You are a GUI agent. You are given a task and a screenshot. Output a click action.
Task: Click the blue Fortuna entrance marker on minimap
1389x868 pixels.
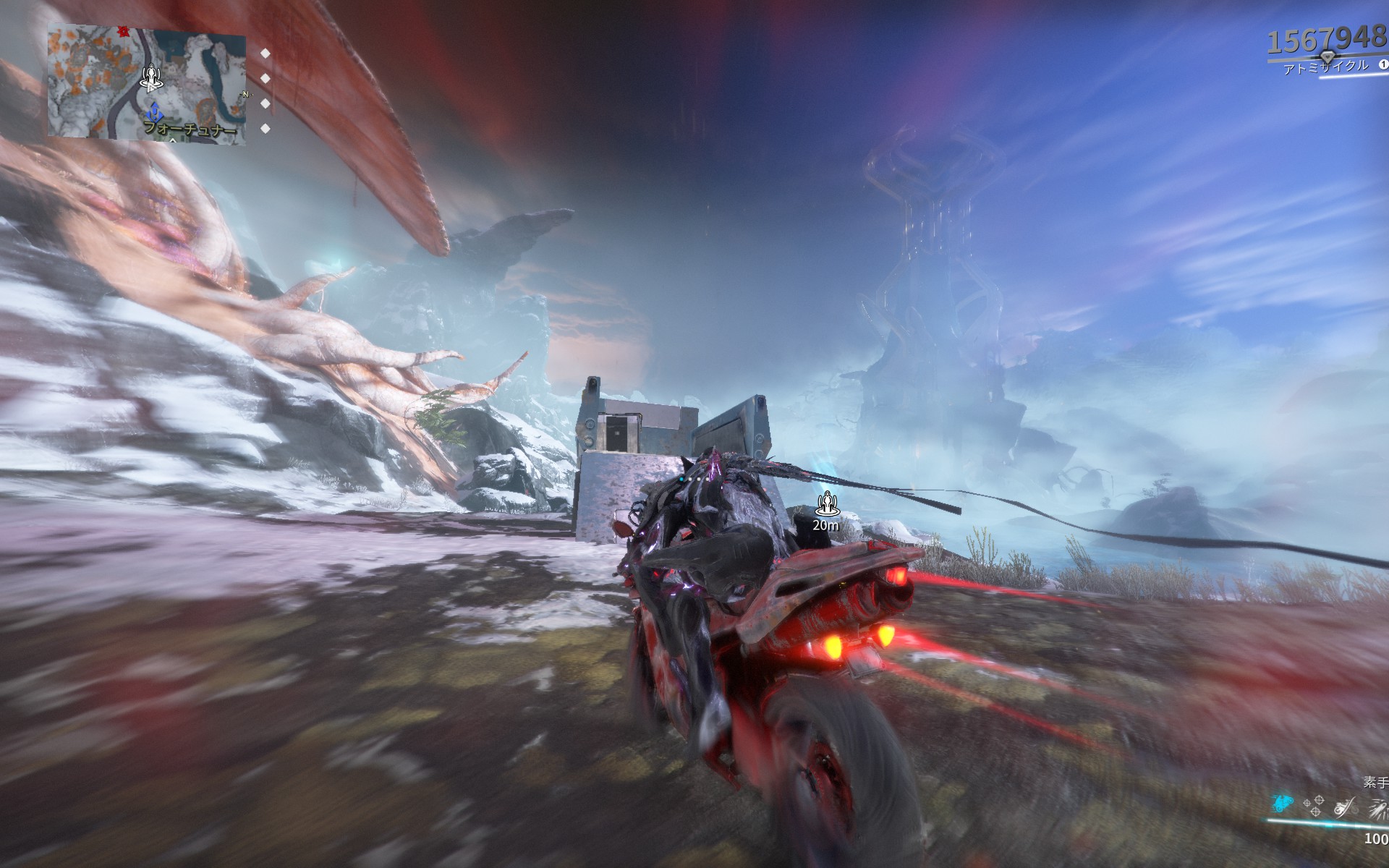click(x=154, y=114)
